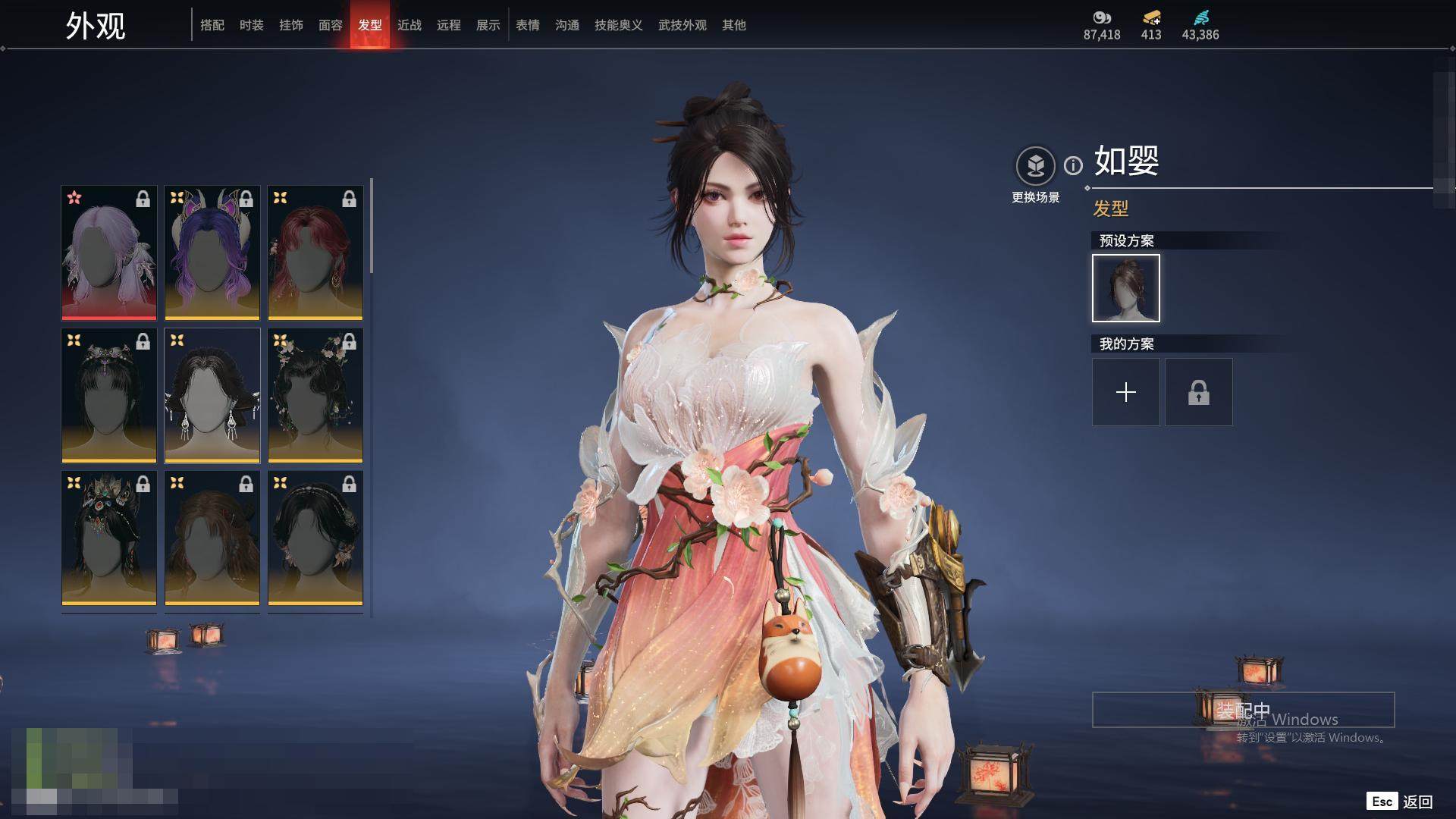Pick the red wavy hairstyle card
The height and width of the screenshot is (819, 1456).
(x=315, y=253)
